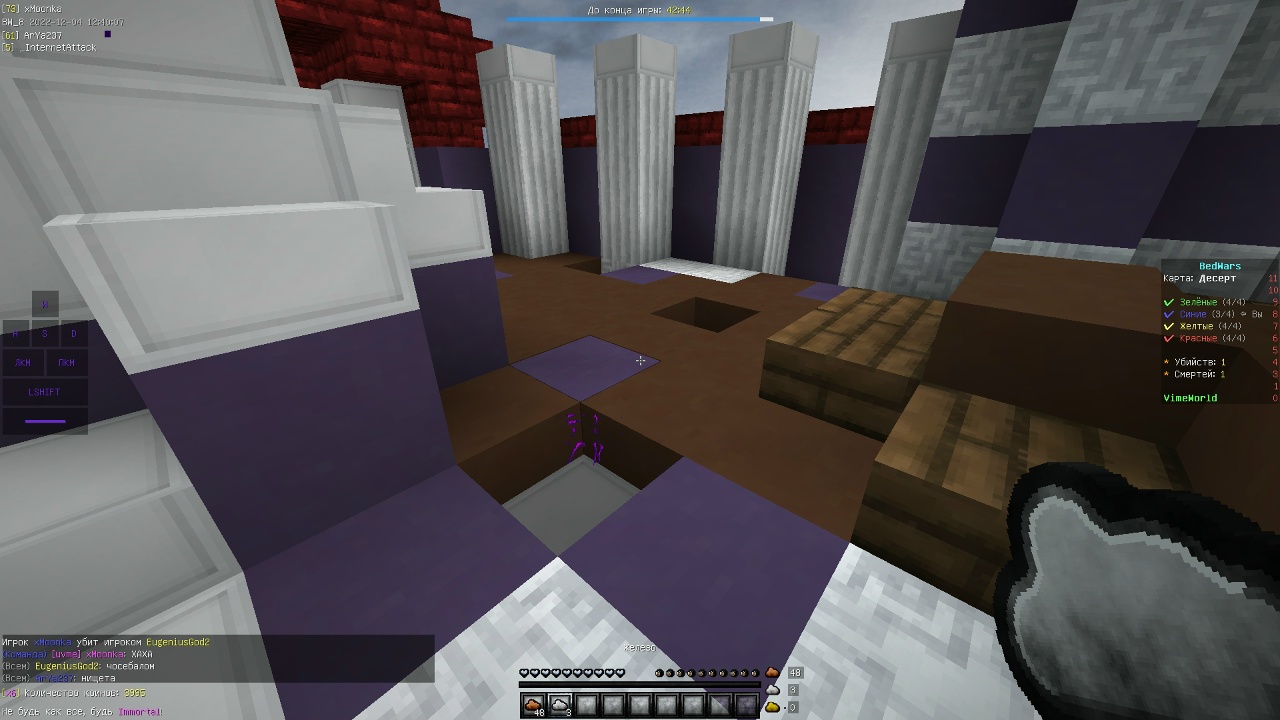Click the green checkmark beside Зелёные team
The width and height of the screenshot is (1280, 720).
1169,302
